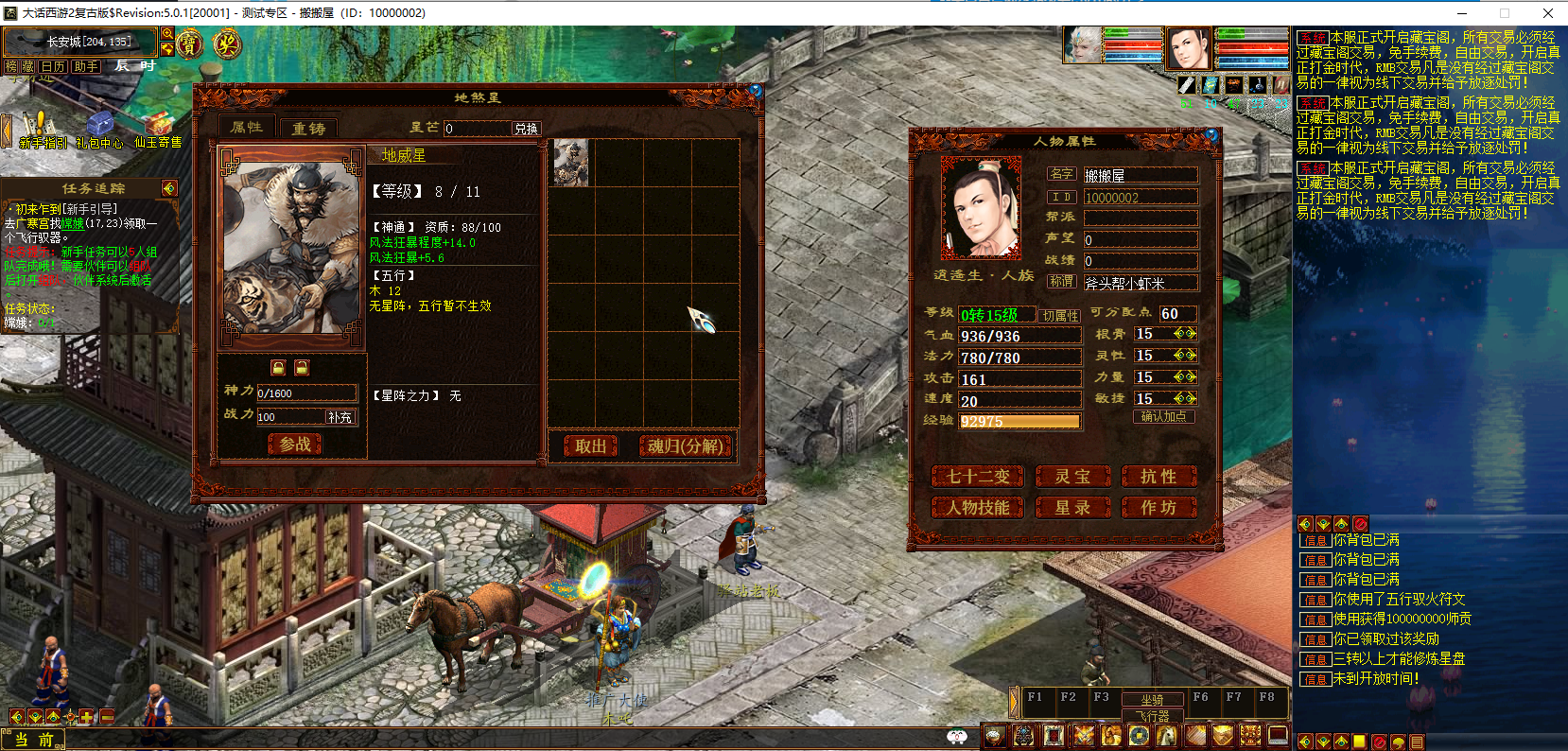Open the 作坊 workshop

pyautogui.click(x=1159, y=508)
